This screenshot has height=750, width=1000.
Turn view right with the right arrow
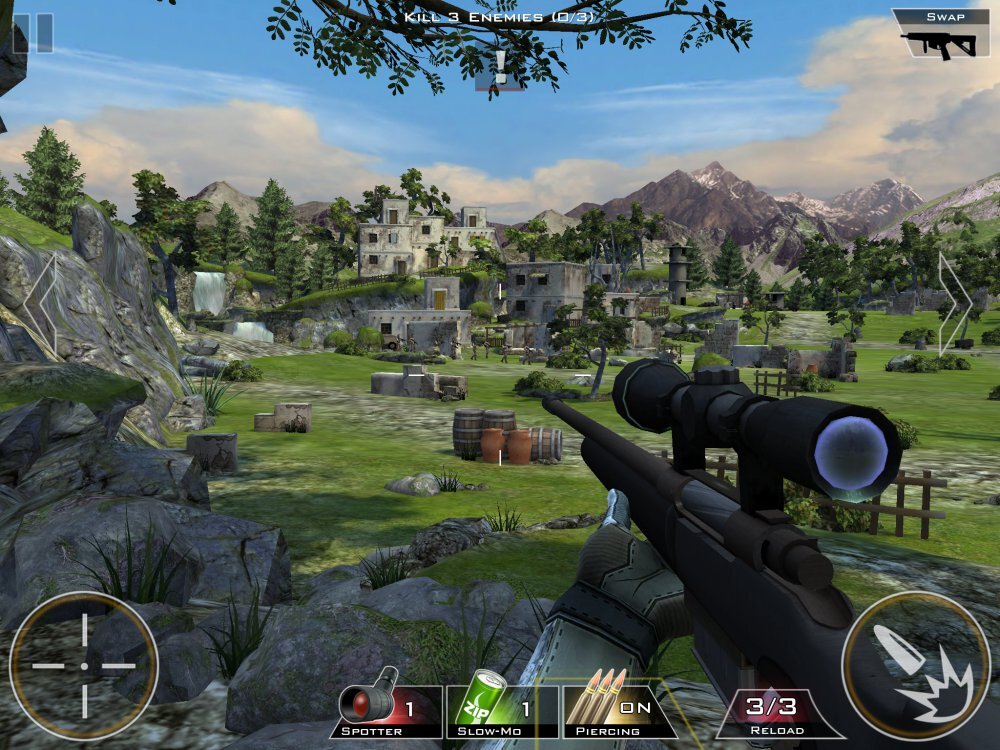point(953,303)
